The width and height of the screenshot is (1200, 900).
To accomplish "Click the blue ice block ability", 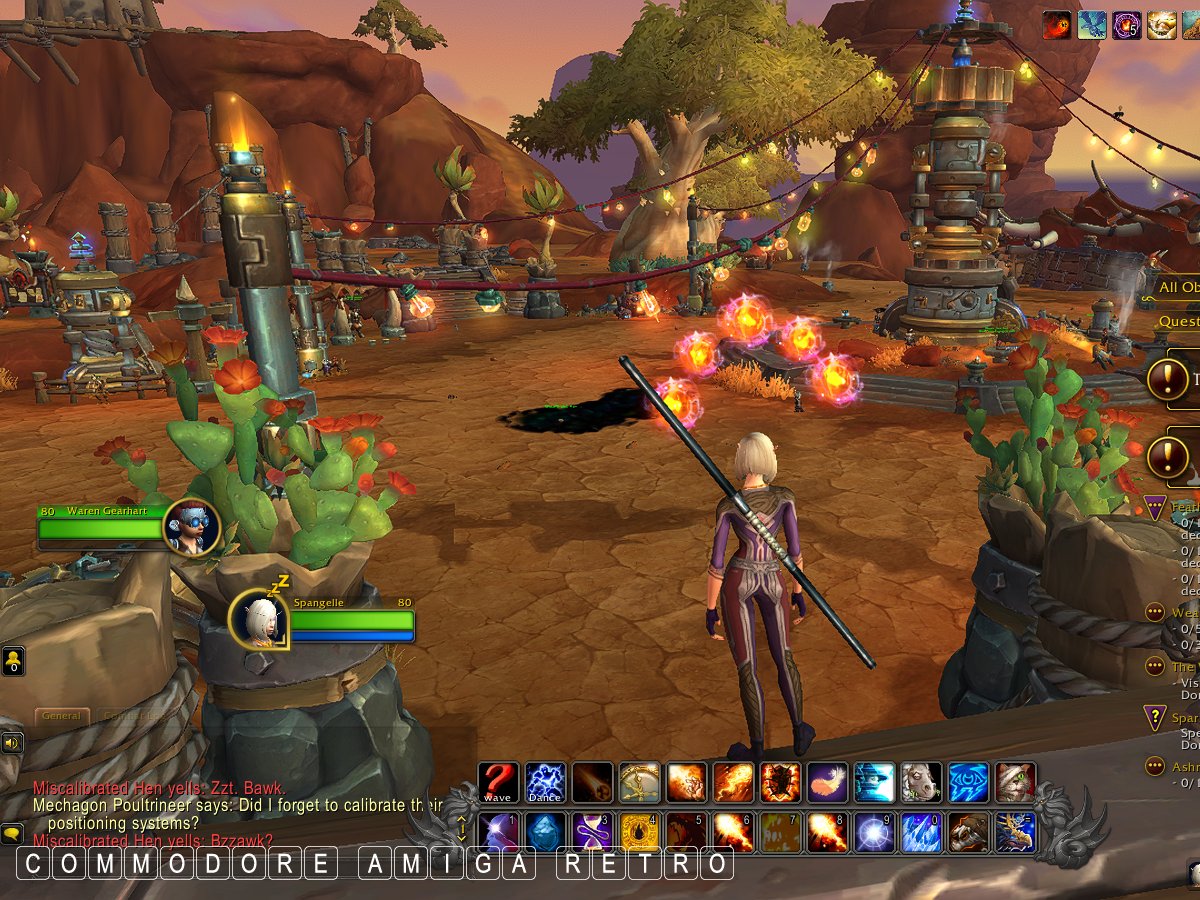I will (545, 831).
